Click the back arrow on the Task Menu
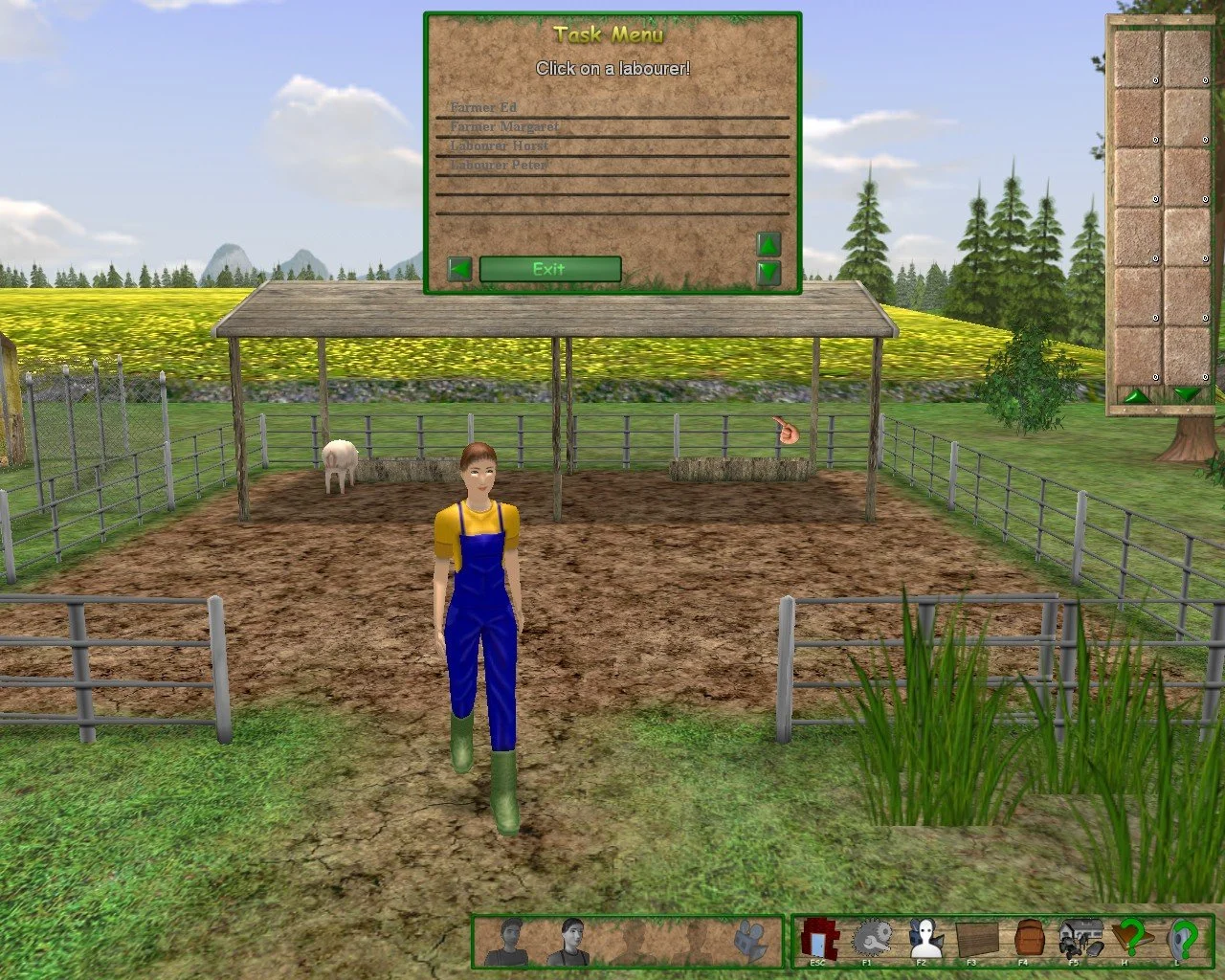The height and width of the screenshot is (980, 1225). coord(457,268)
